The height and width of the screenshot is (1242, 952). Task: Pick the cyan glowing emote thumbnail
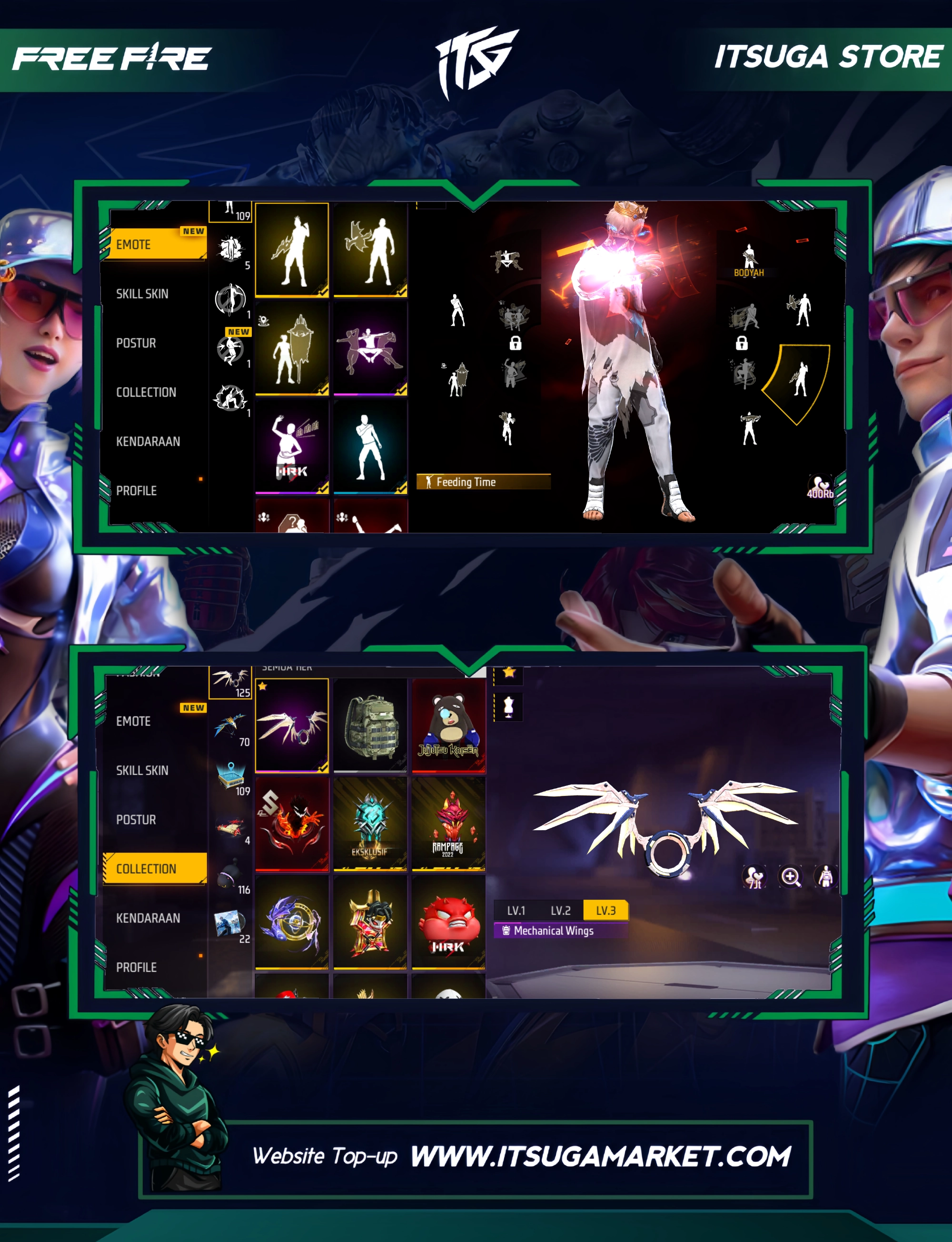coord(370,447)
